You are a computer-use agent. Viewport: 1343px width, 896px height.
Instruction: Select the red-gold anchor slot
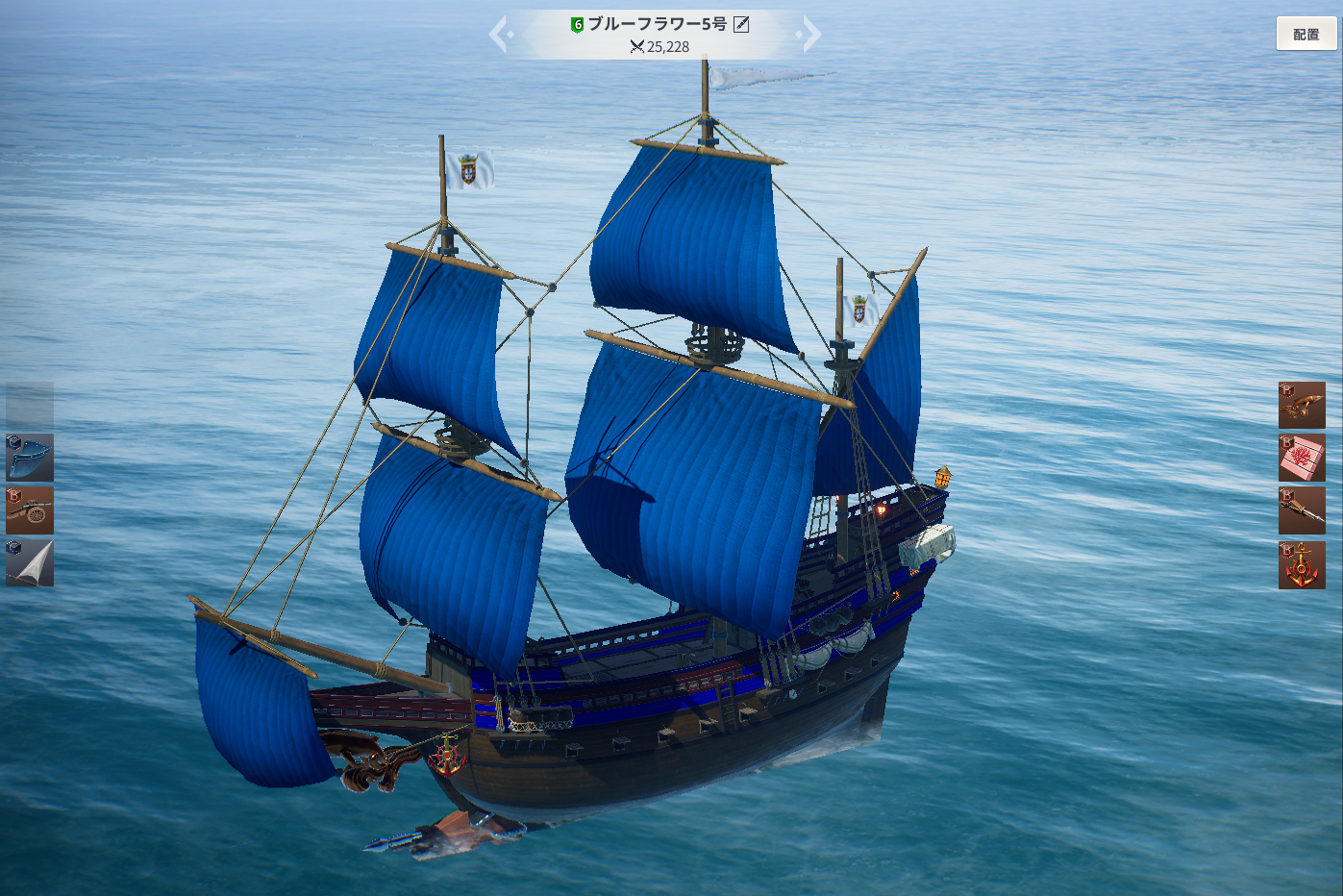1302,564
